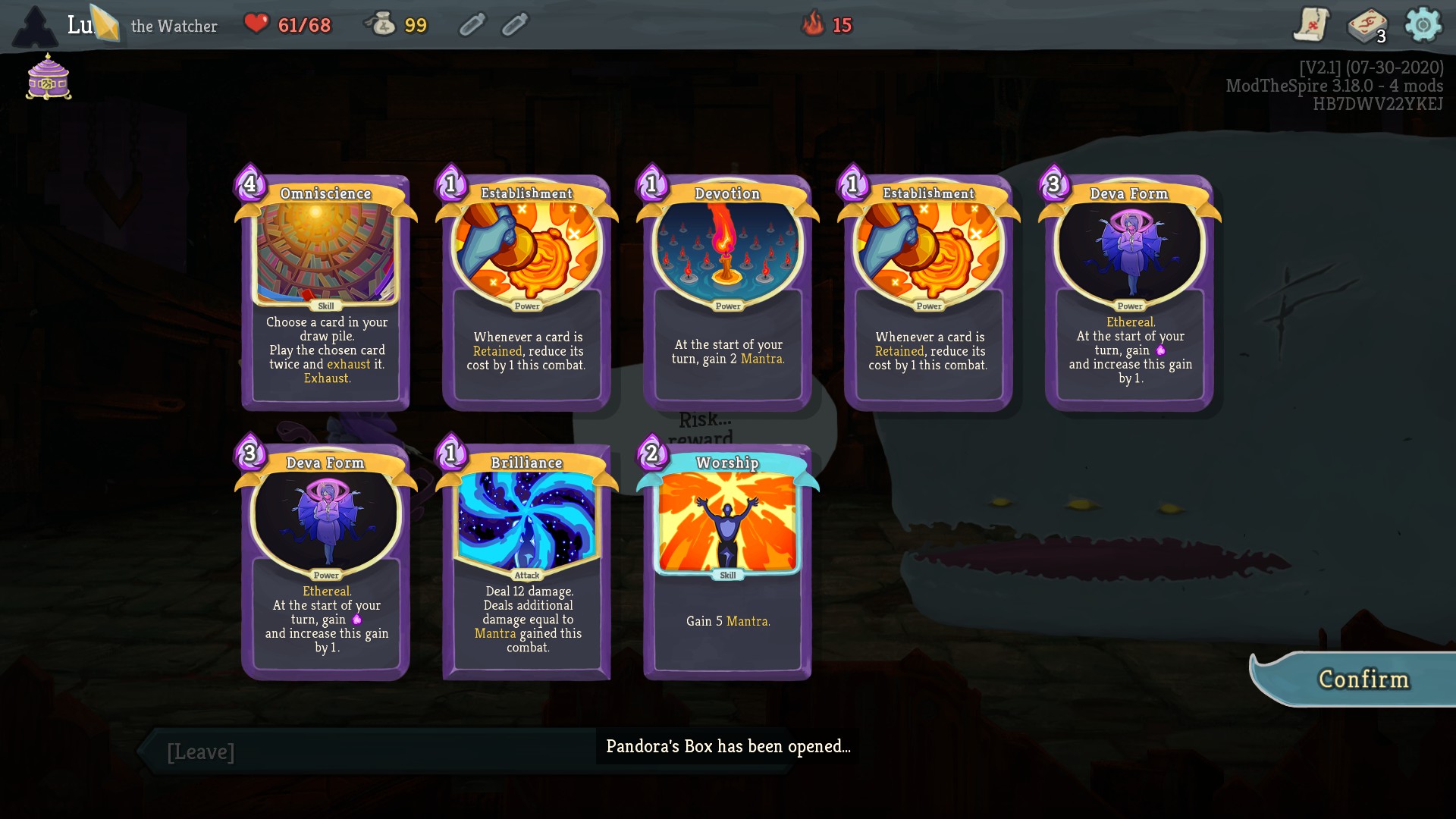Select the Worship card
This screenshot has height=819, width=1456.
coord(726,561)
